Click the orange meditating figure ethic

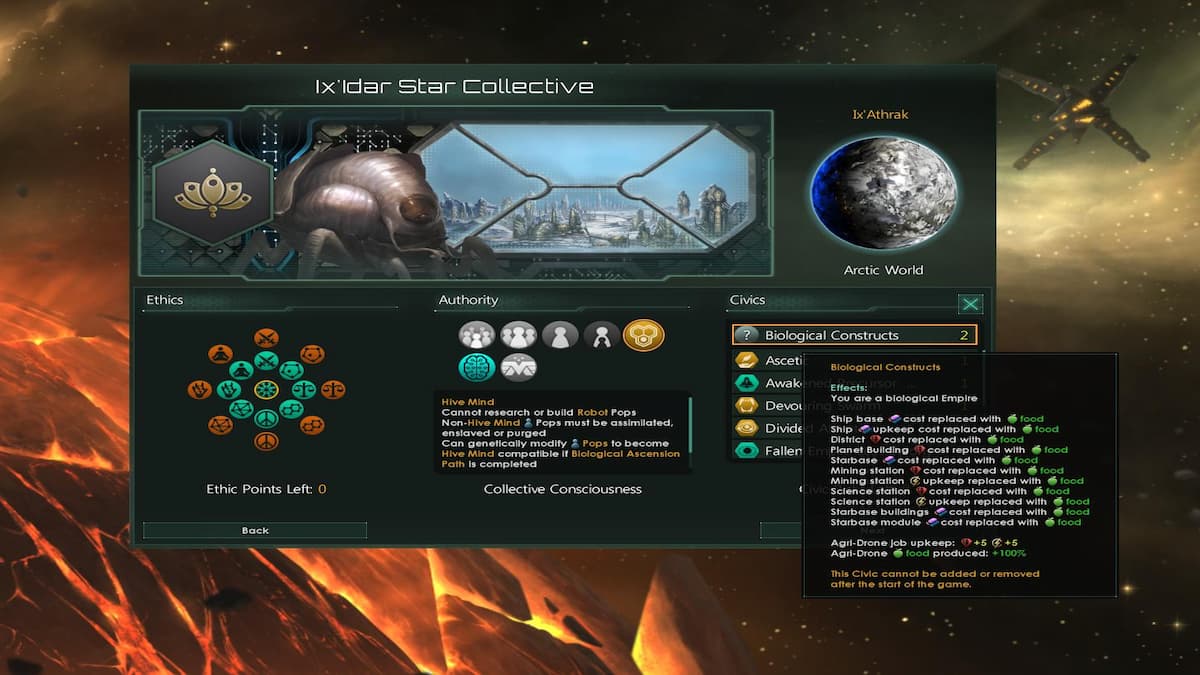220,354
